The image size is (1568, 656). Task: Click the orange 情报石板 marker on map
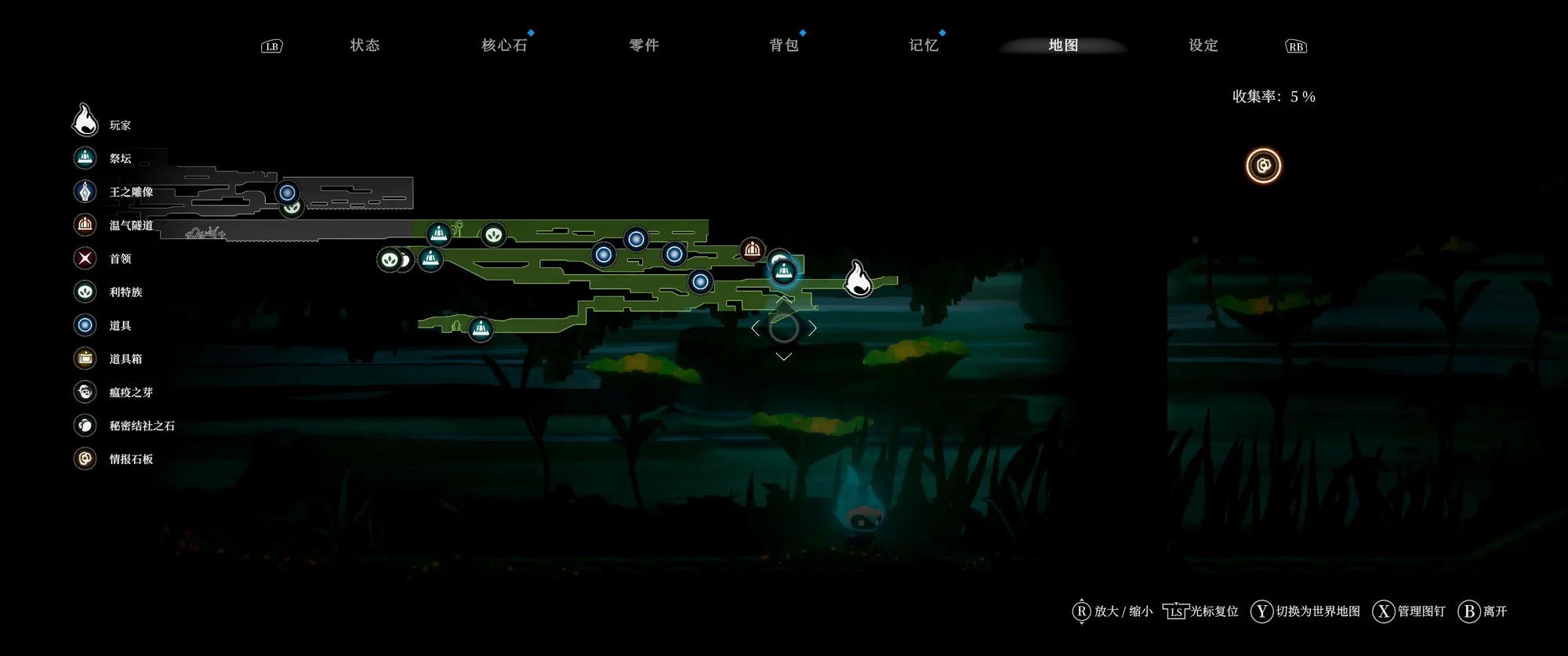pos(1263,165)
